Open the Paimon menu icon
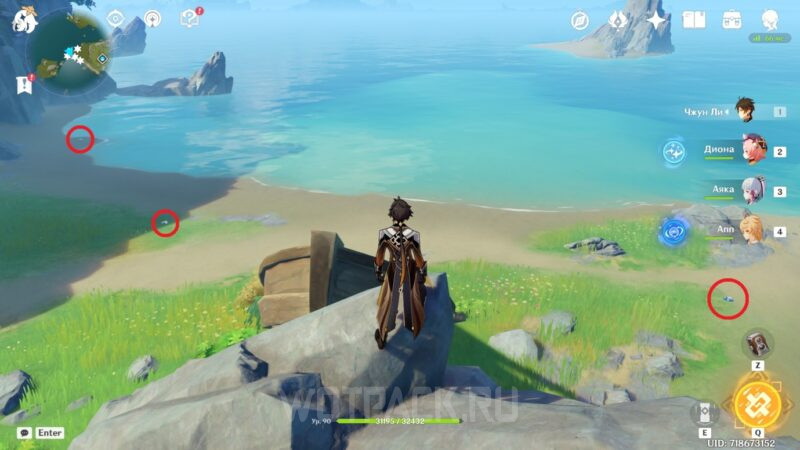 (25, 19)
